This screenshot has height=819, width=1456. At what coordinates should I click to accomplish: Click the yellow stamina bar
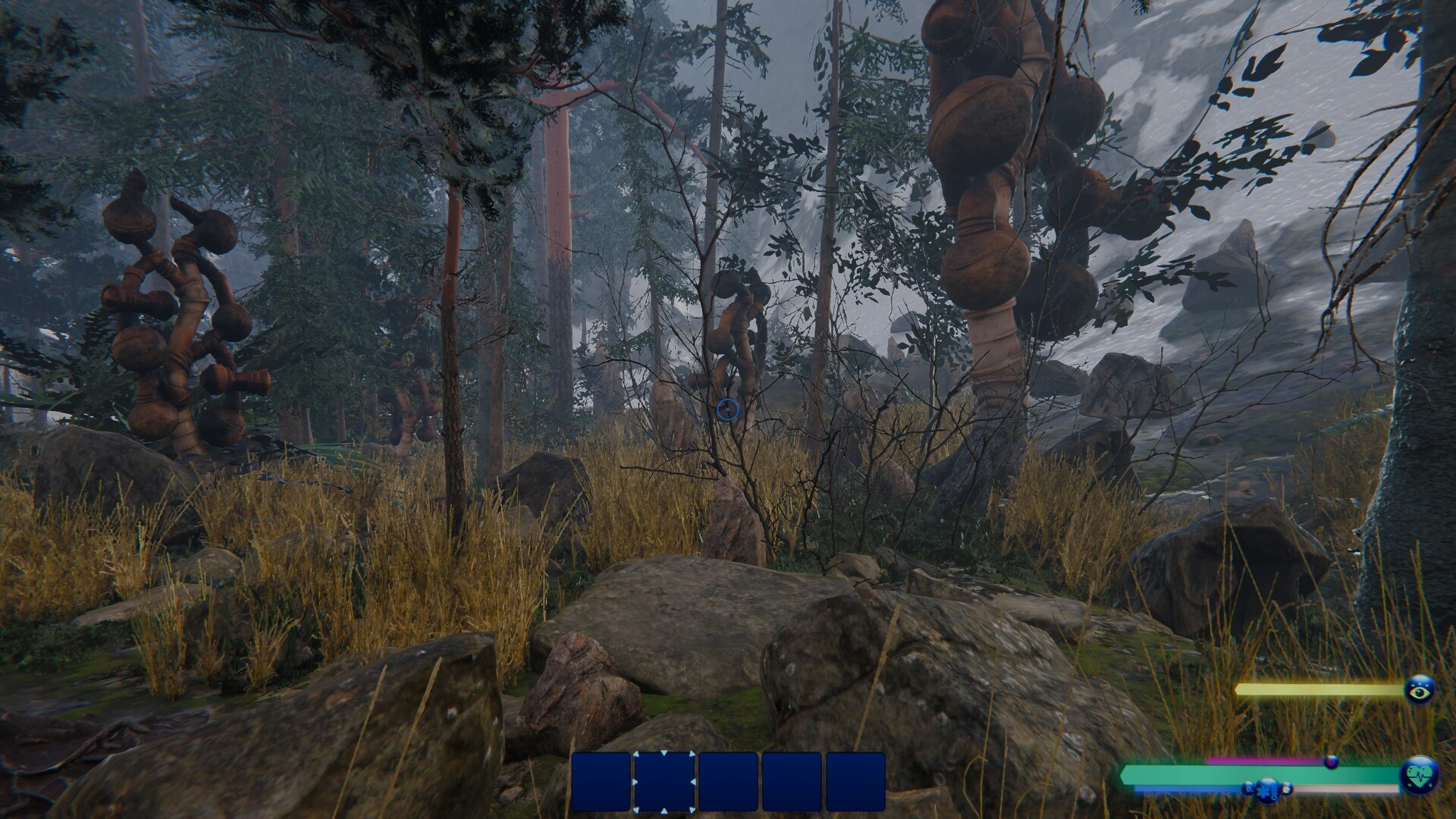pyautogui.click(x=1319, y=689)
